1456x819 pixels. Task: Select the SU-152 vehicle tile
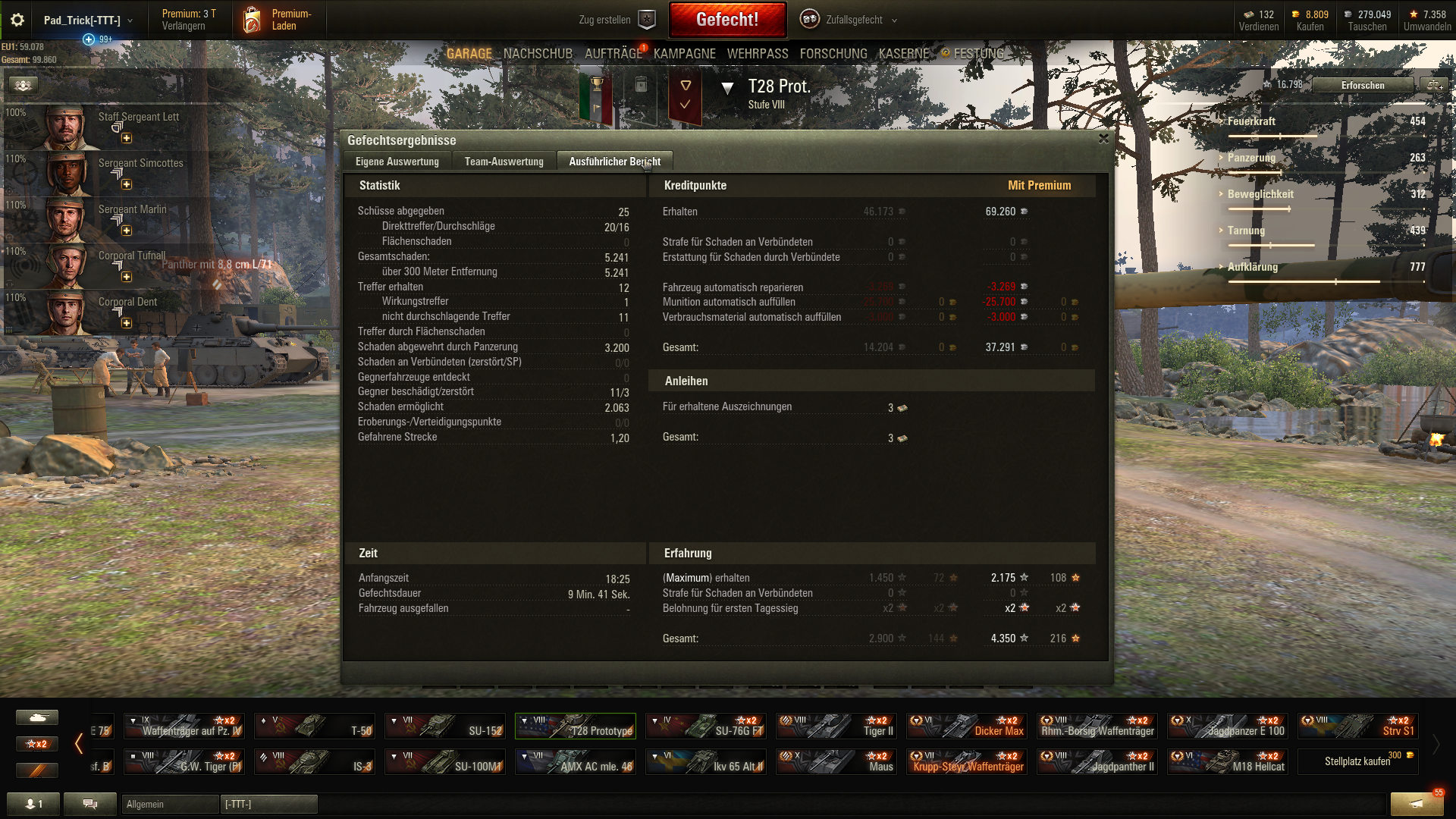(444, 726)
